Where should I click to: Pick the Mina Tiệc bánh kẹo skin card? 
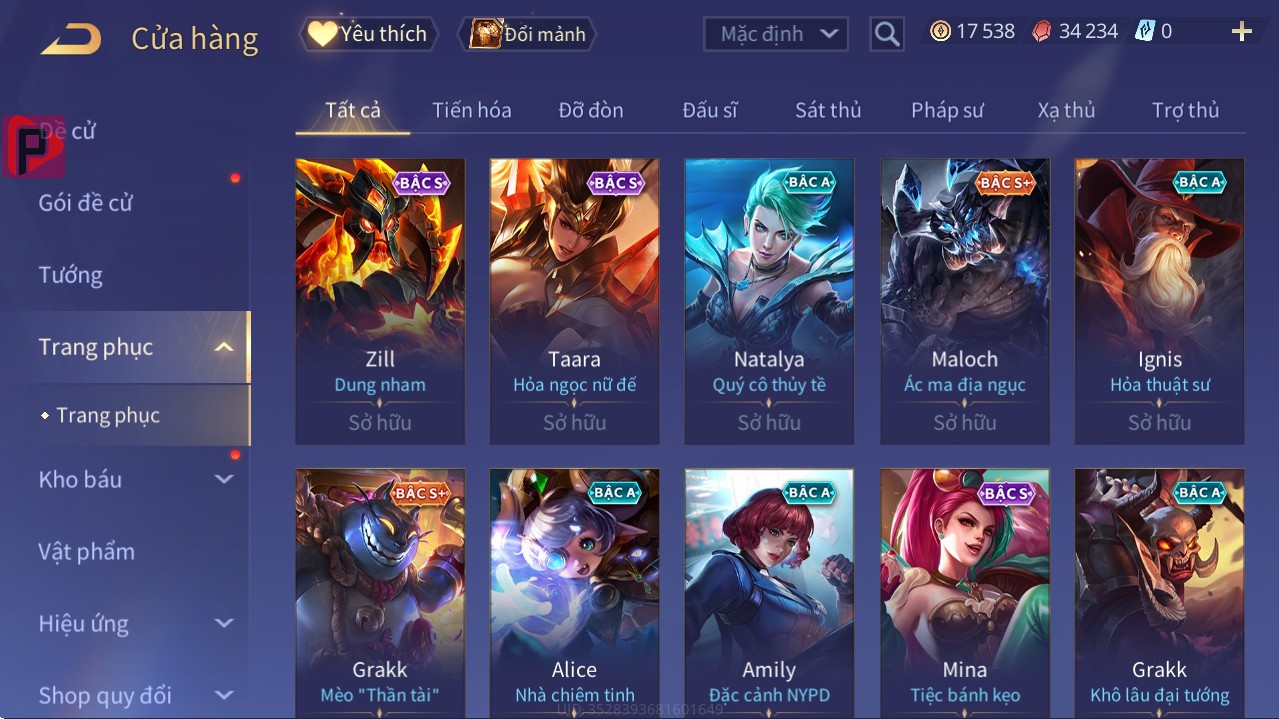[x=964, y=592]
